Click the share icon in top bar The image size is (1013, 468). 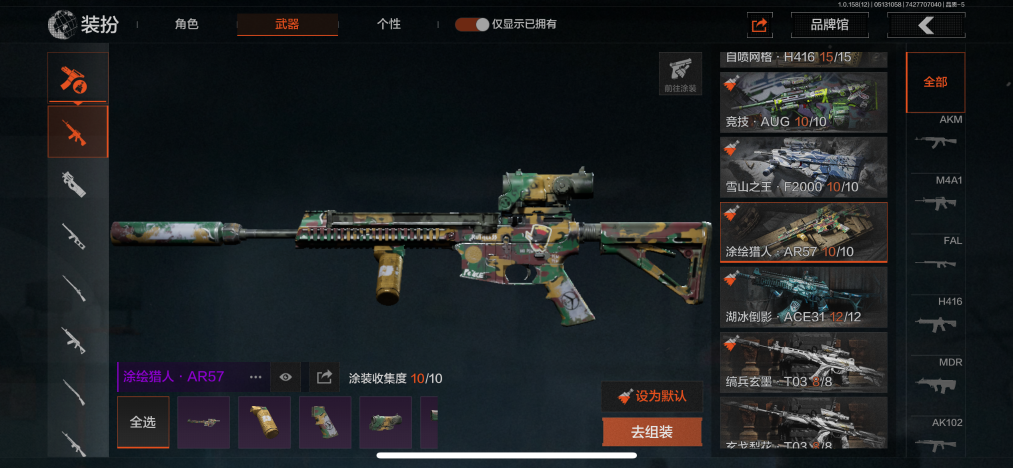click(759, 25)
